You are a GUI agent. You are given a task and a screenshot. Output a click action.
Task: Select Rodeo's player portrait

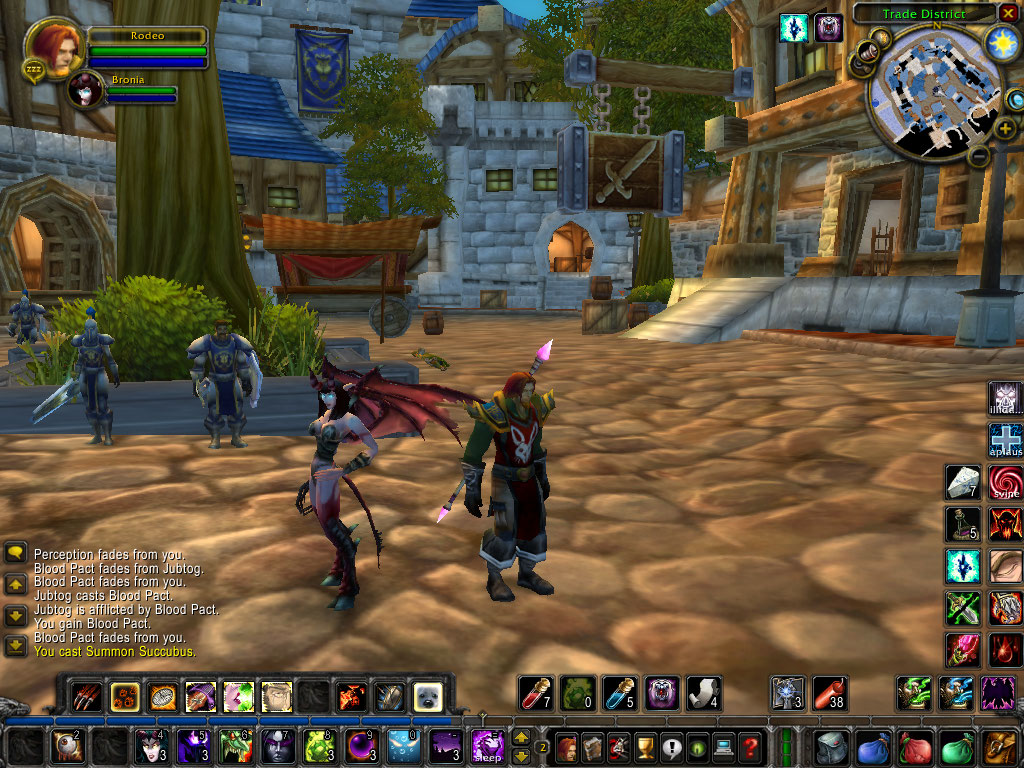click(x=53, y=47)
